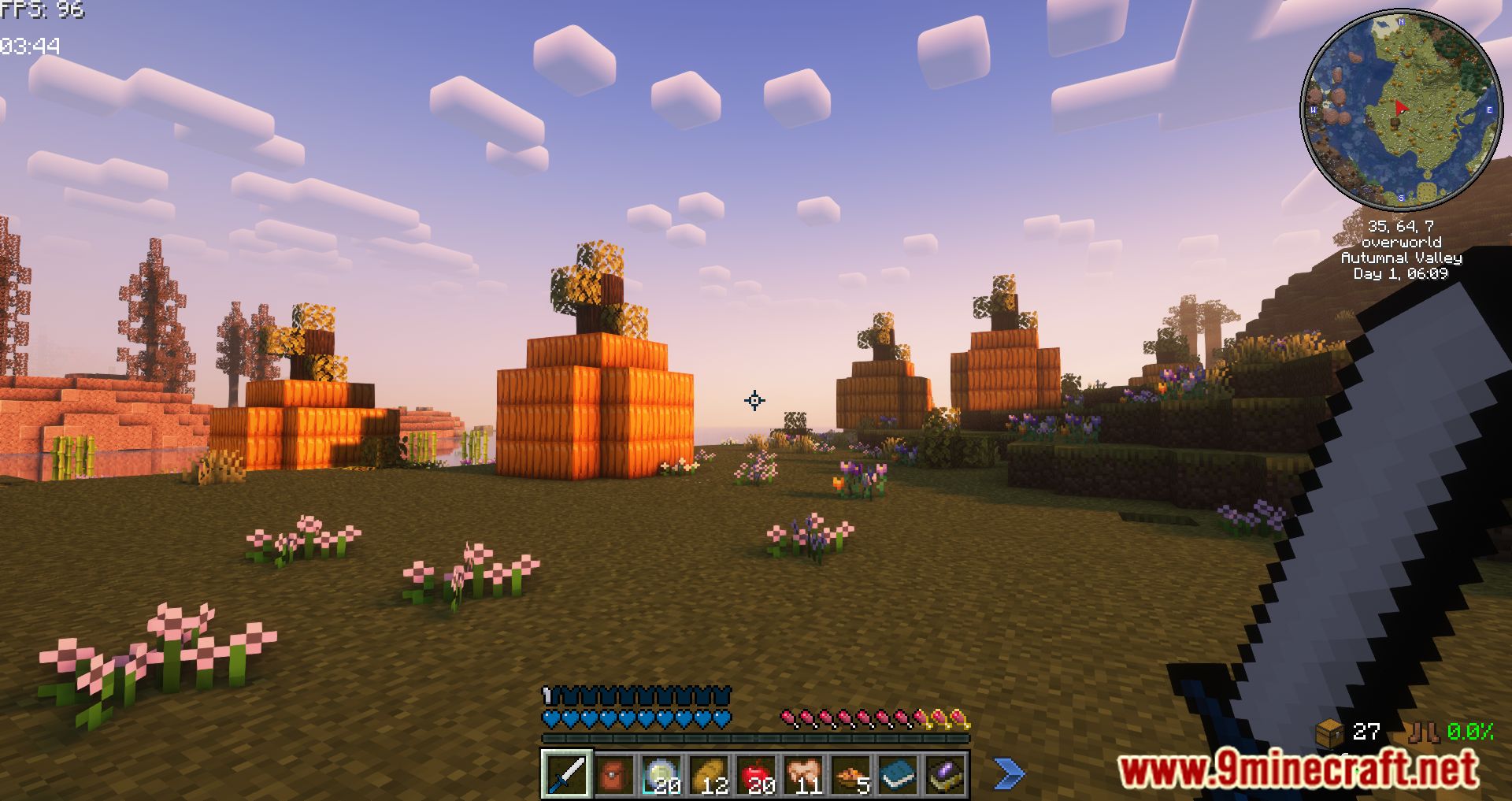Open the 9minecraft.net watermark link
1512x801 pixels.
click(1298, 769)
